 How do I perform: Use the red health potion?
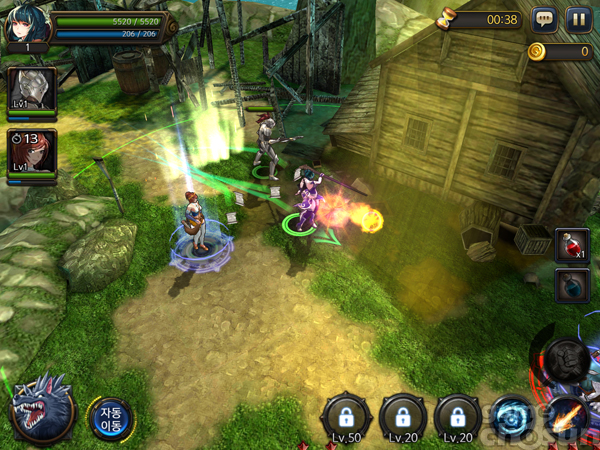[571, 246]
